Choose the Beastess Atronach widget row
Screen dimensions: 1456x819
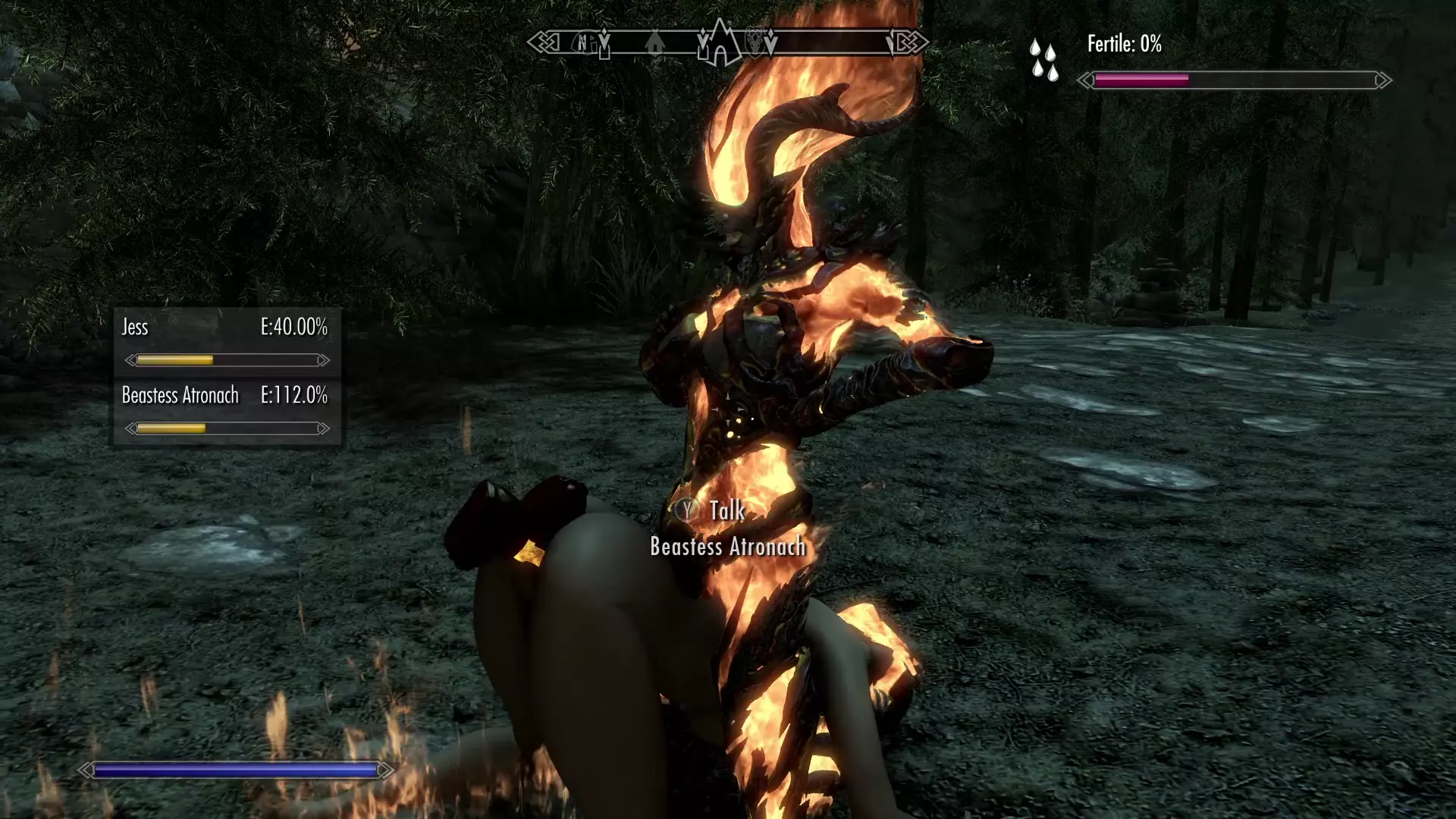click(x=226, y=409)
